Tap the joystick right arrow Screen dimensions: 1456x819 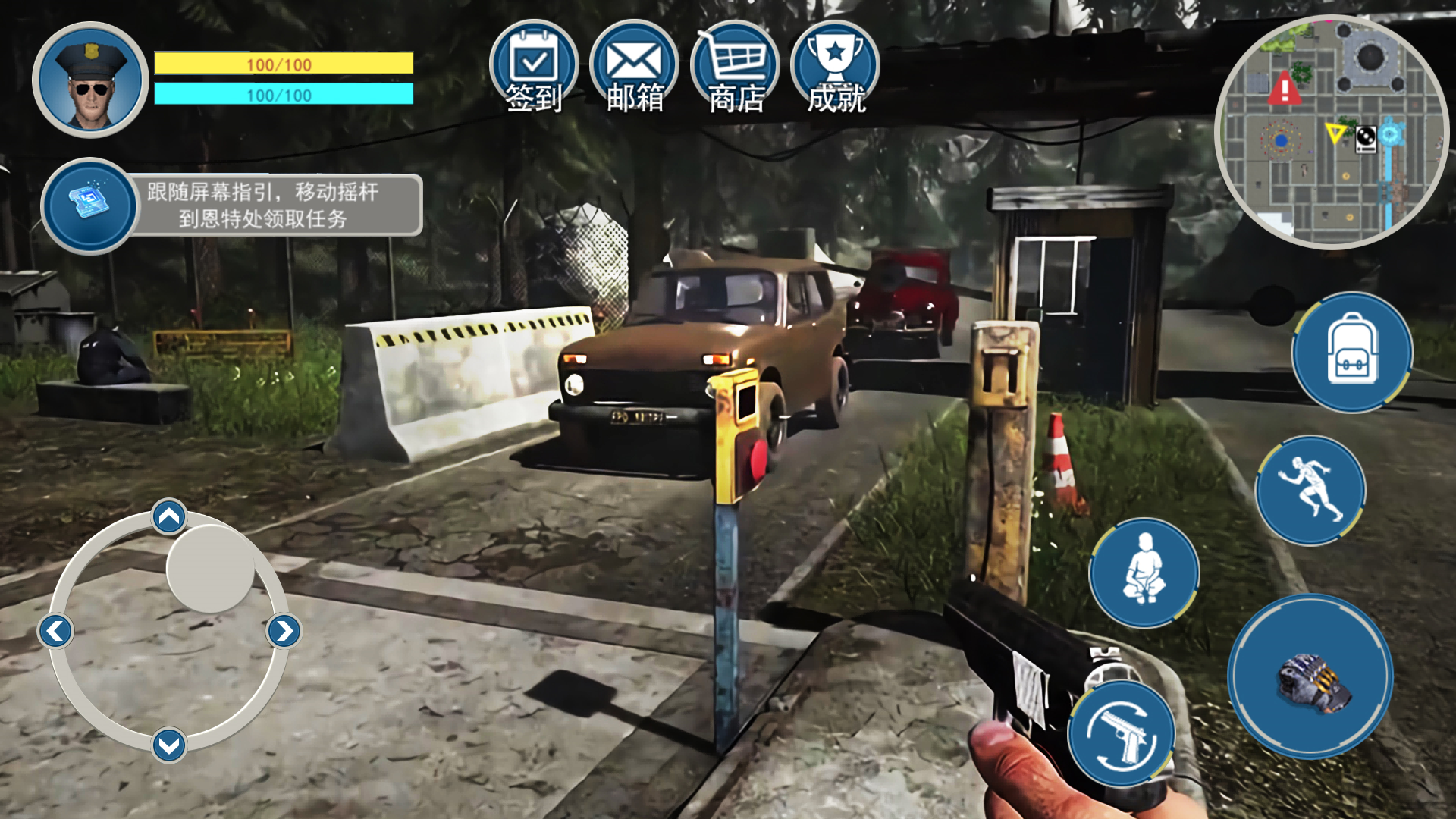click(284, 631)
